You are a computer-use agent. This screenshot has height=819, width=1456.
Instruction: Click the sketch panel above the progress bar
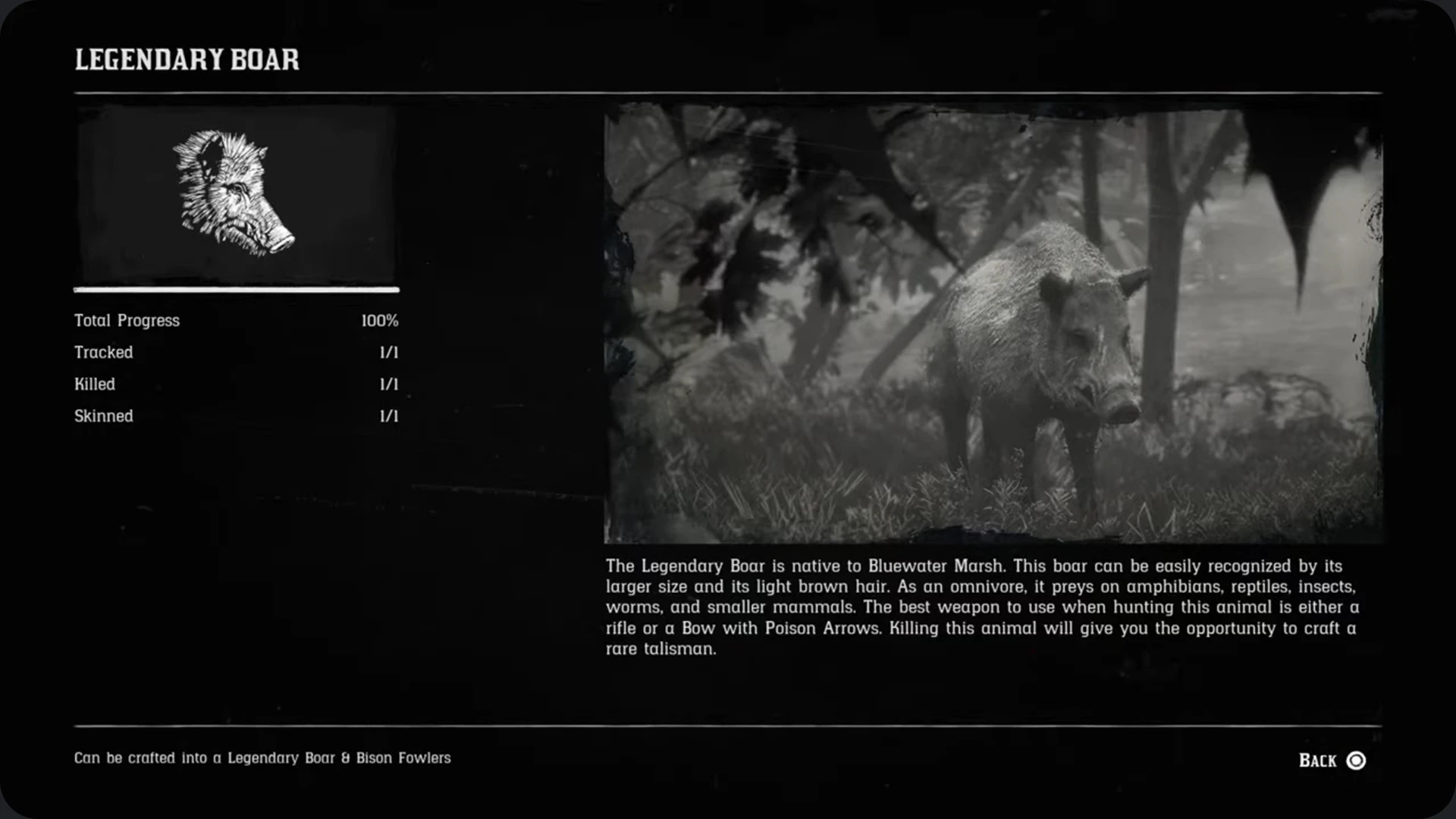point(235,196)
